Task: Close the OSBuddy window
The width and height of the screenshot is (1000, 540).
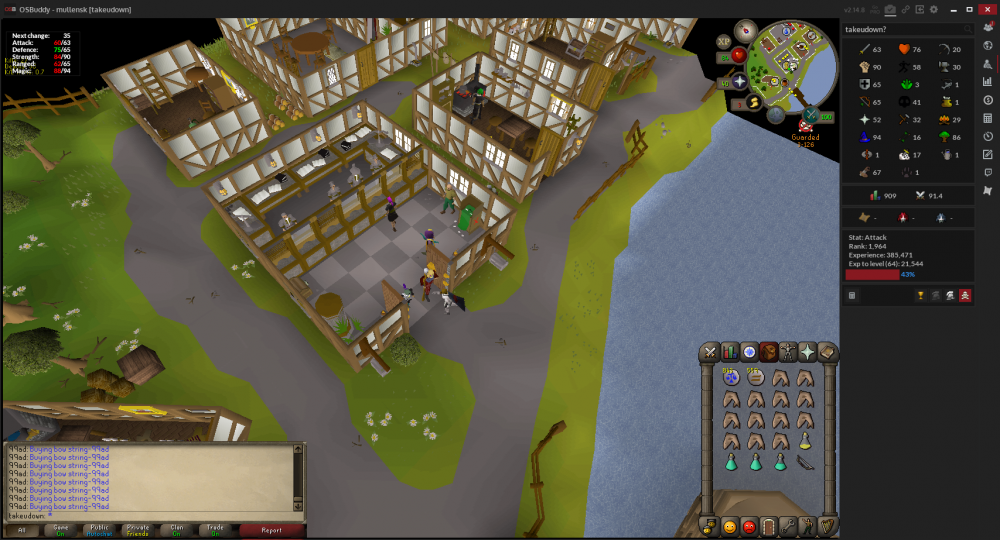Action: click(987, 9)
